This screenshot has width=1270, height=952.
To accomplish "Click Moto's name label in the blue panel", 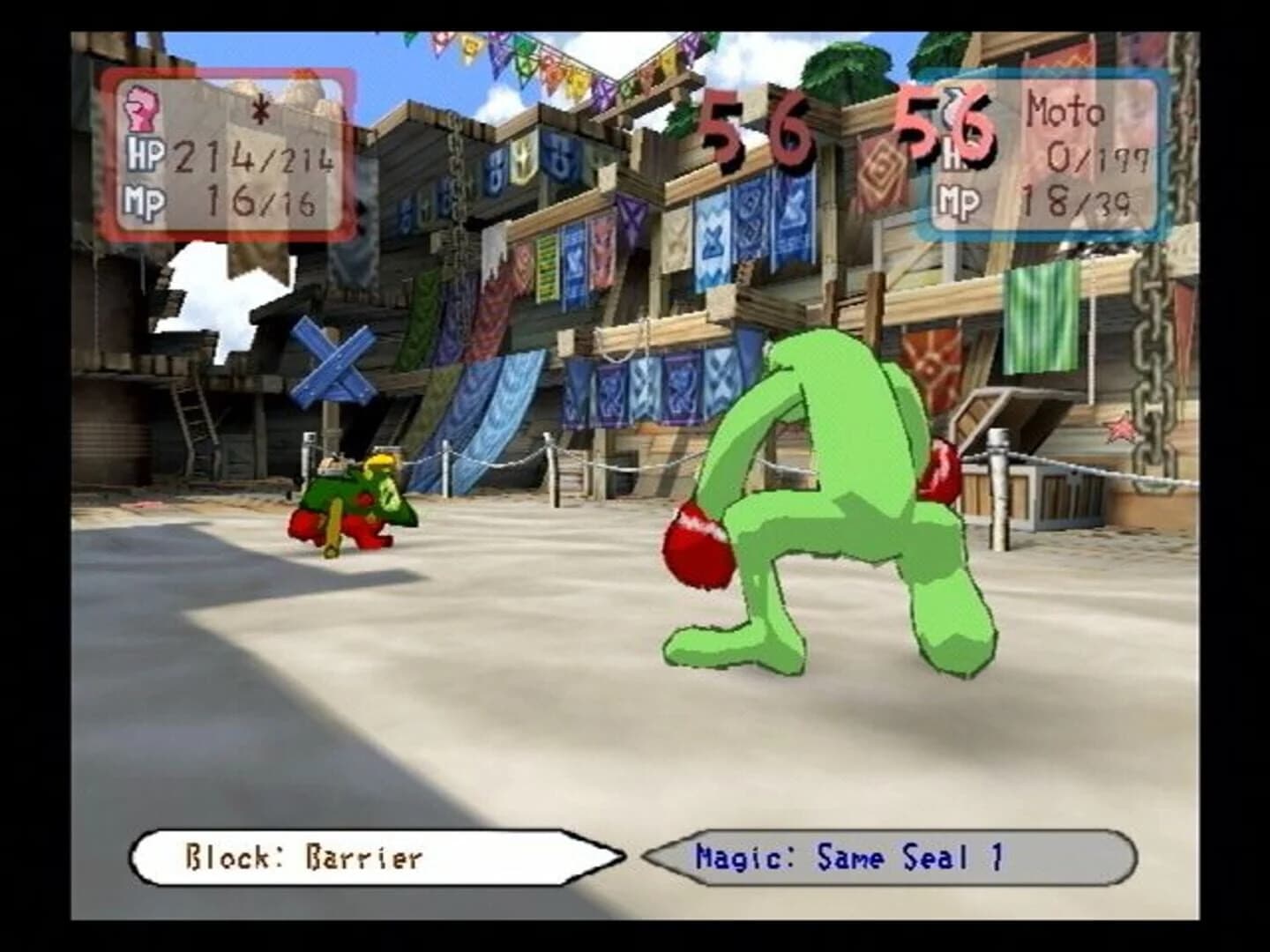I will (1065, 110).
